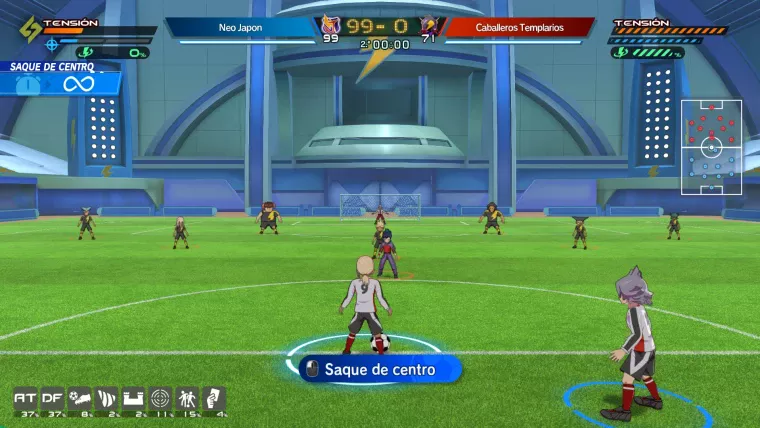This screenshot has height=428, width=760.
Task: Click the infinity timer panel
Action: (60, 83)
